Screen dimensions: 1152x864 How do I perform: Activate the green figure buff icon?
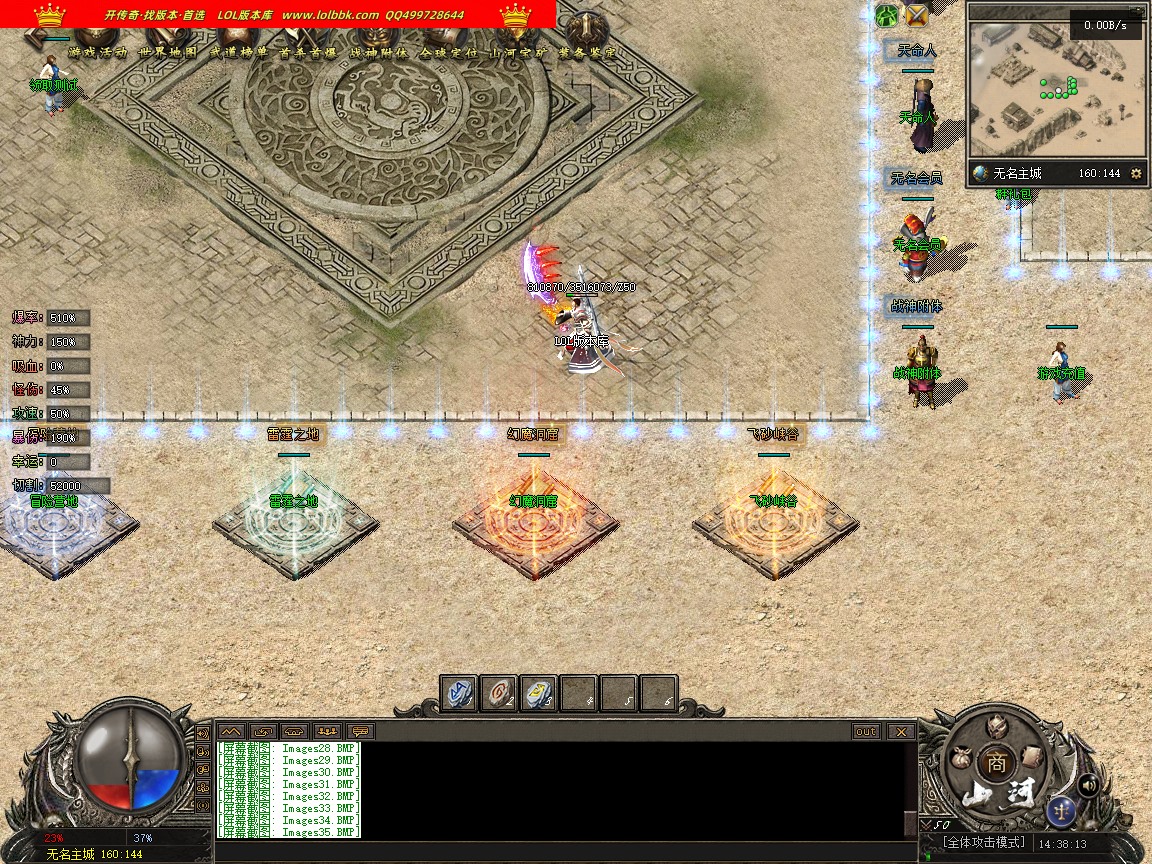click(x=887, y=15)
